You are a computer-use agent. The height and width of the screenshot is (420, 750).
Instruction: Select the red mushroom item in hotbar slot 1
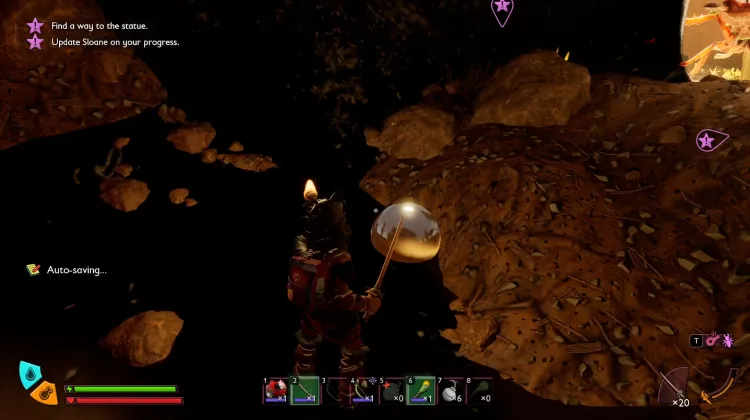point(276,390)
